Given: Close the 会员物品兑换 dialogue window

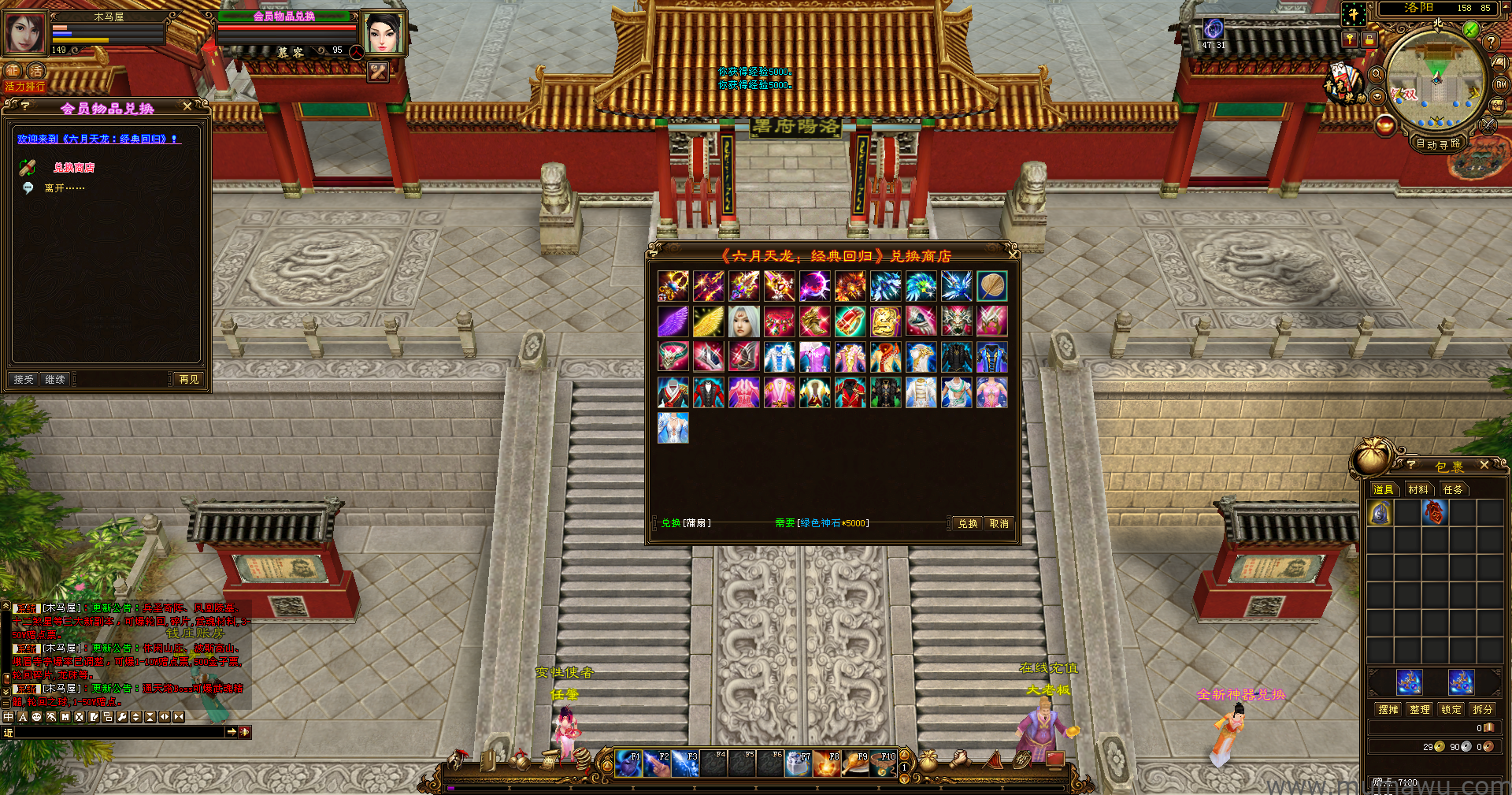Looking at the screenshot, I should [187, 106].
